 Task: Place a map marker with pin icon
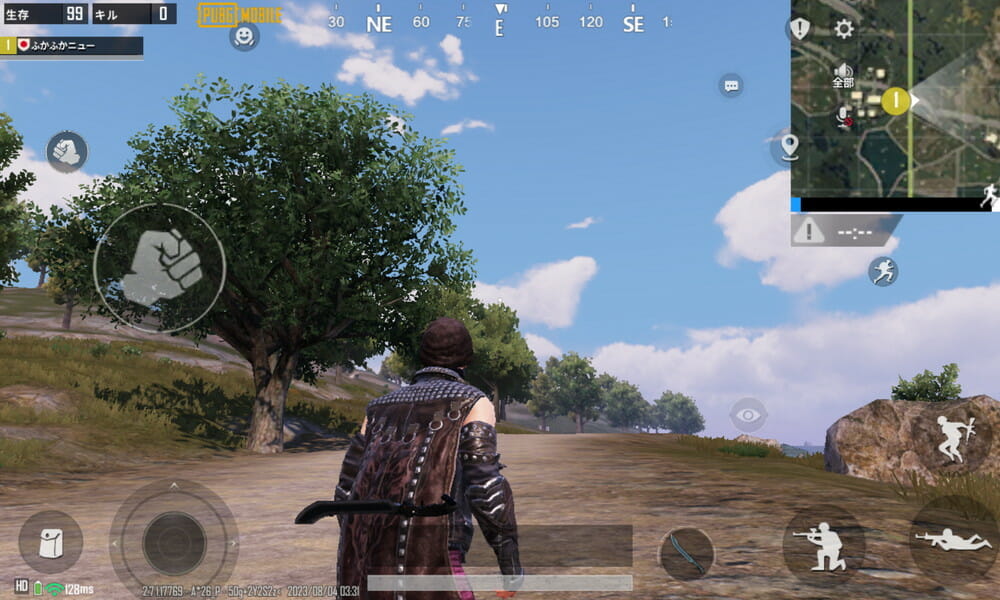789,146
